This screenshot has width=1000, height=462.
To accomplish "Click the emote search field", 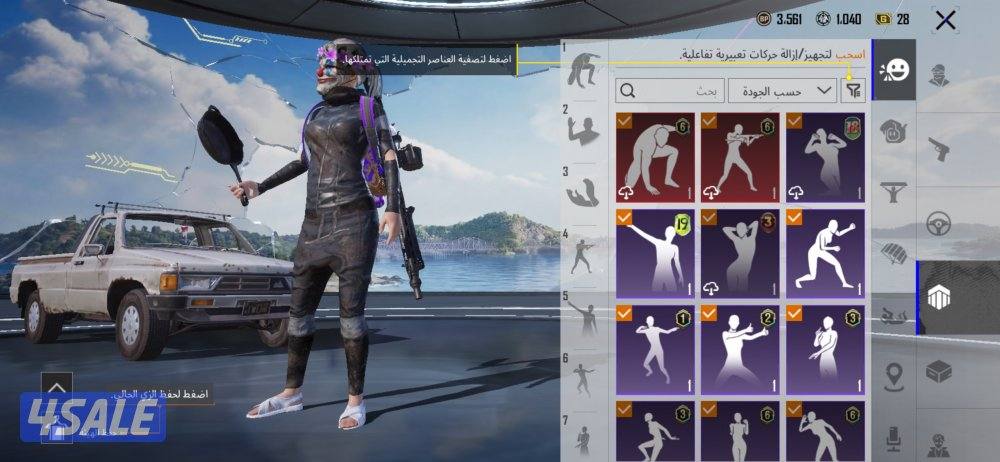I will (670, 91).
